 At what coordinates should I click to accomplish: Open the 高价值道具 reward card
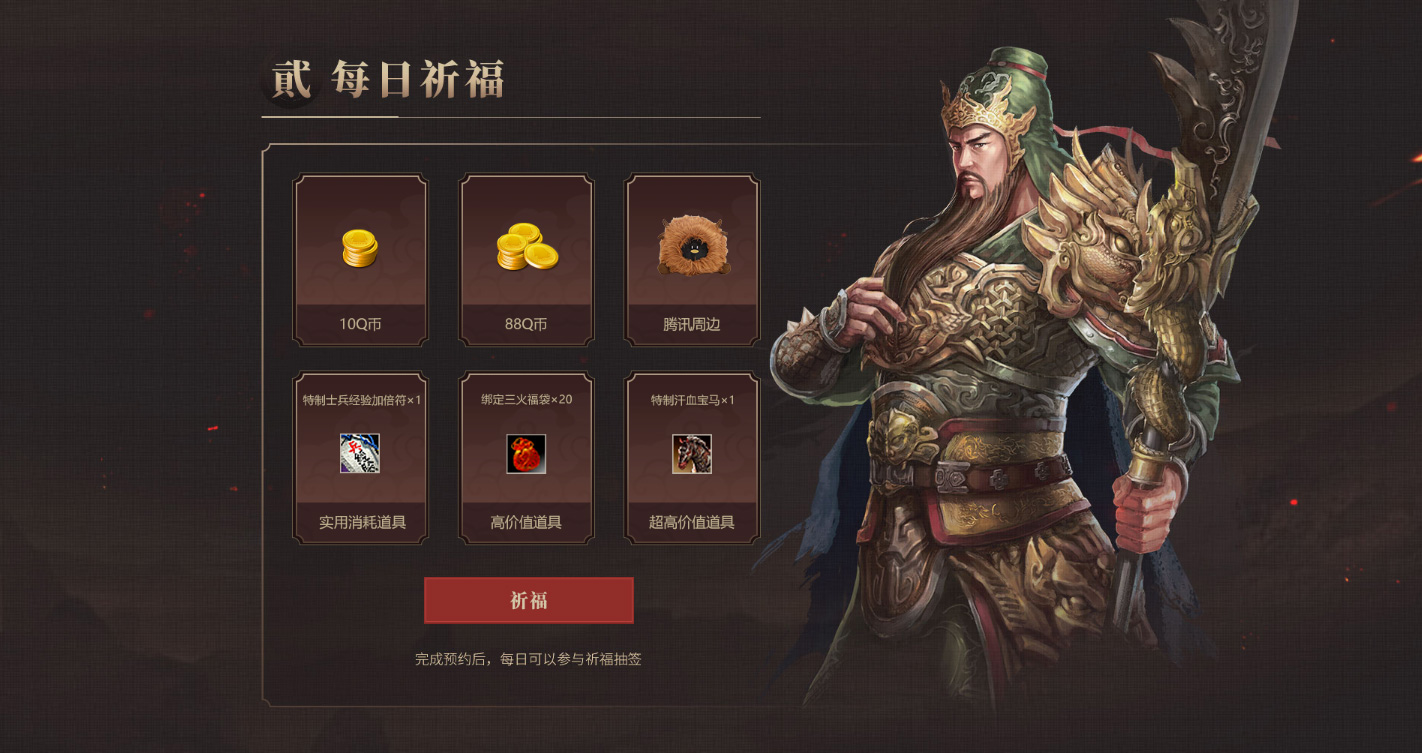point(527,460)
